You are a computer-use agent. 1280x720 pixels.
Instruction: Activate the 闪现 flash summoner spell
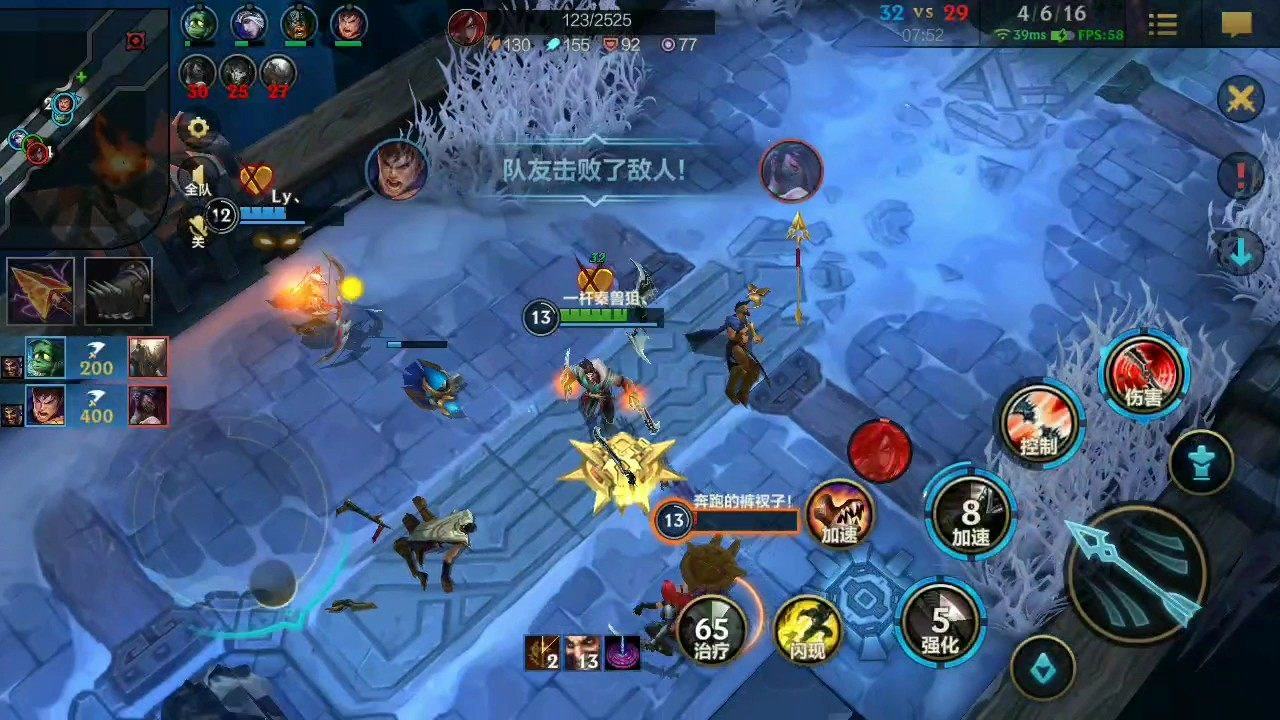point(809,630)
